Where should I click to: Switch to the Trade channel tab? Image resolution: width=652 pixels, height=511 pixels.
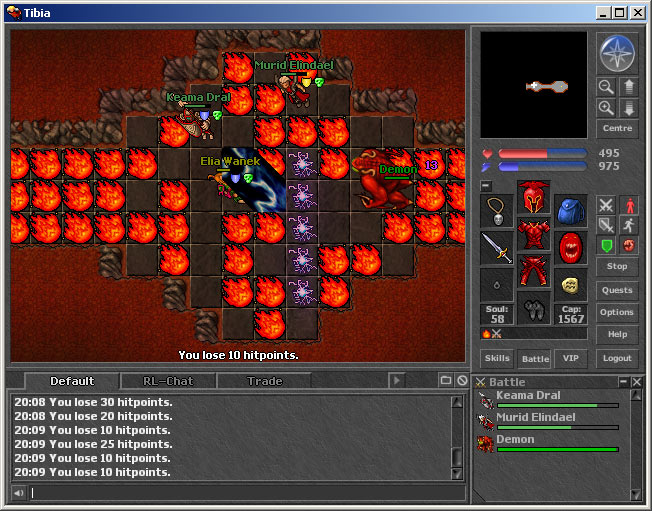click(x=265, y=381)
